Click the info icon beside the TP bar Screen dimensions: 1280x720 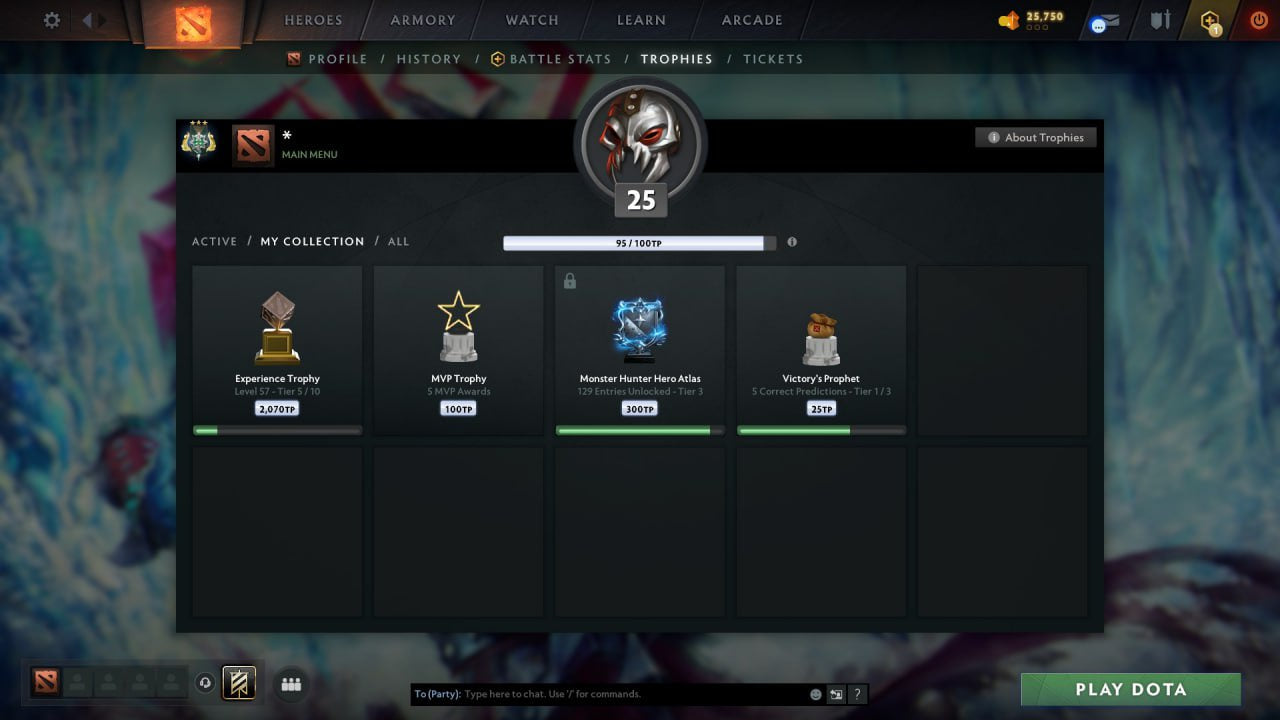click(x=792, y=242)
